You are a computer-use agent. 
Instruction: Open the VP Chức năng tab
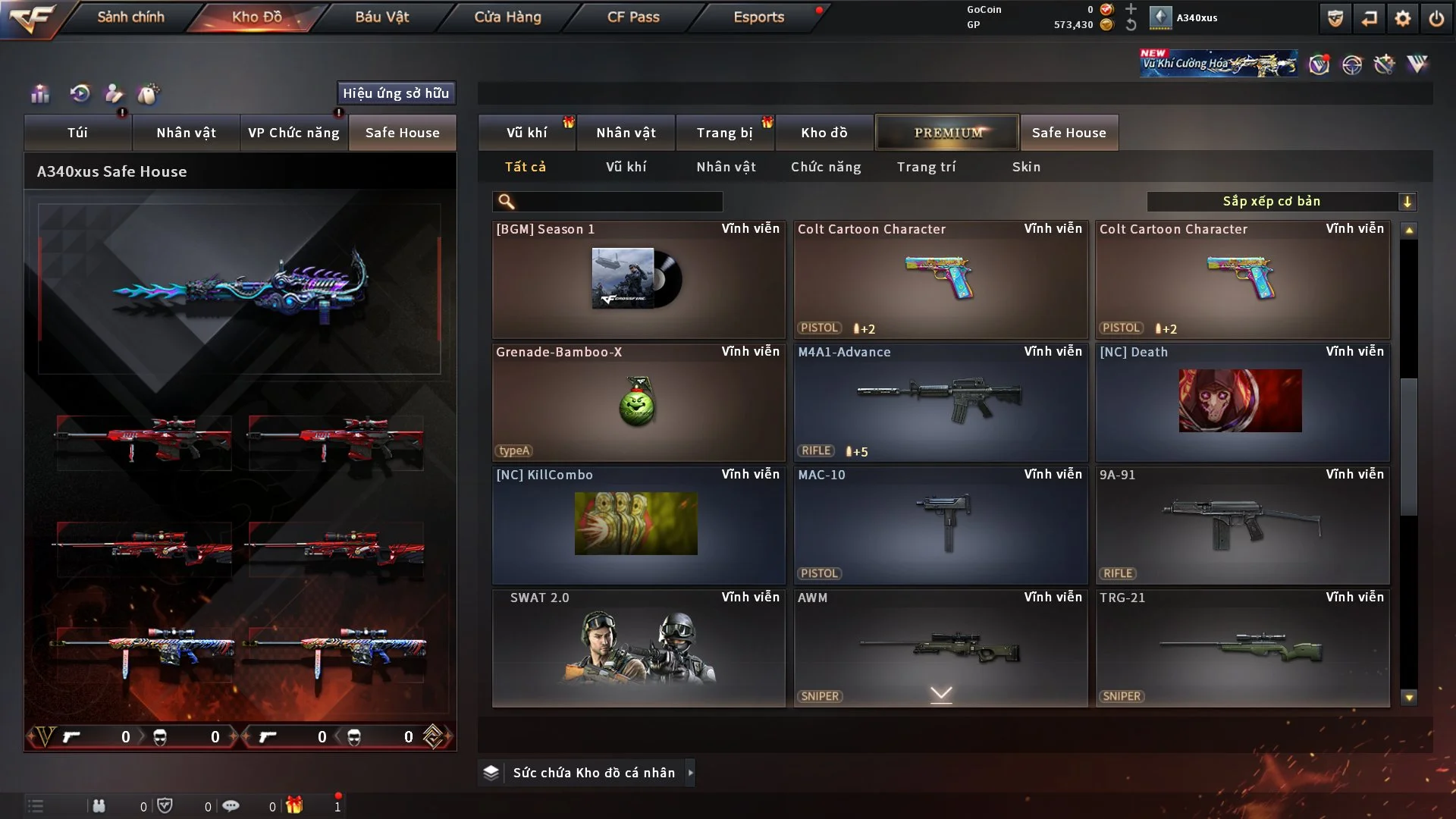tap(293, 133)
